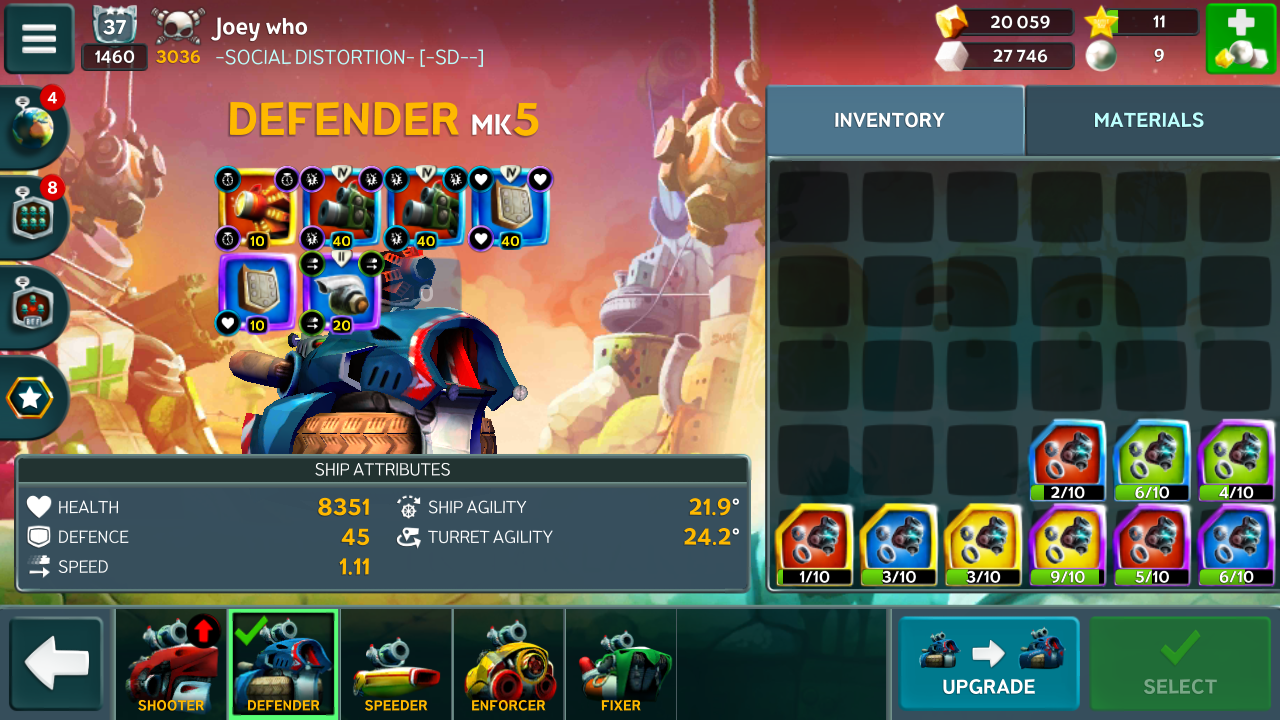Open the Inventory tab
The width and height of the screenshot is (1280, 720).
(889, 120)
